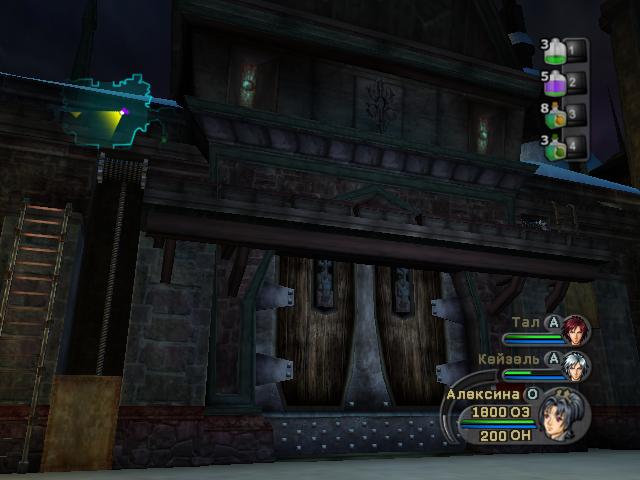Viewport: 640px width, 480px height.
Task: Use the green potion in slot 1
Action: click(553, 49)
